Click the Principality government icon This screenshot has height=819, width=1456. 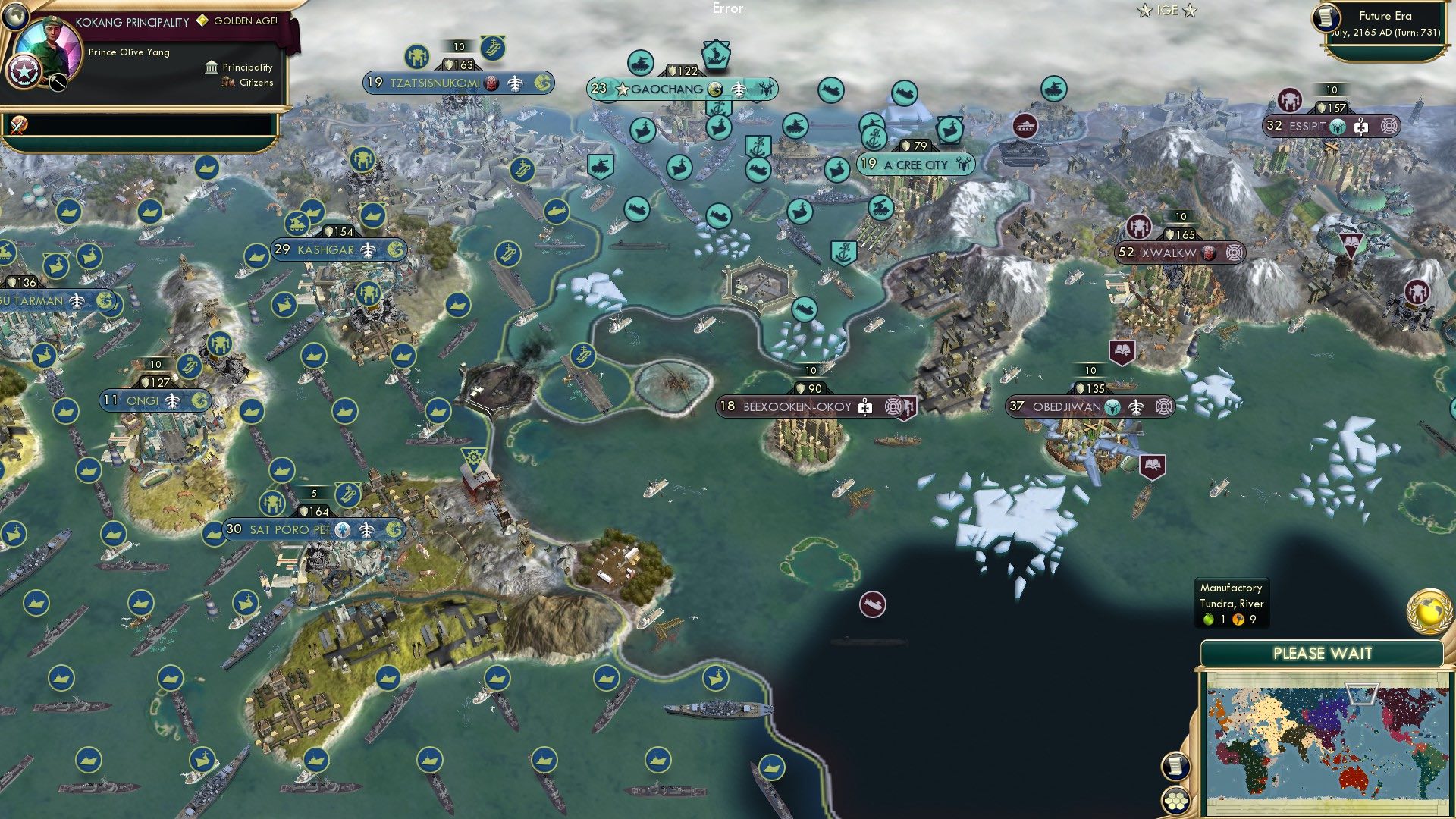211,67
